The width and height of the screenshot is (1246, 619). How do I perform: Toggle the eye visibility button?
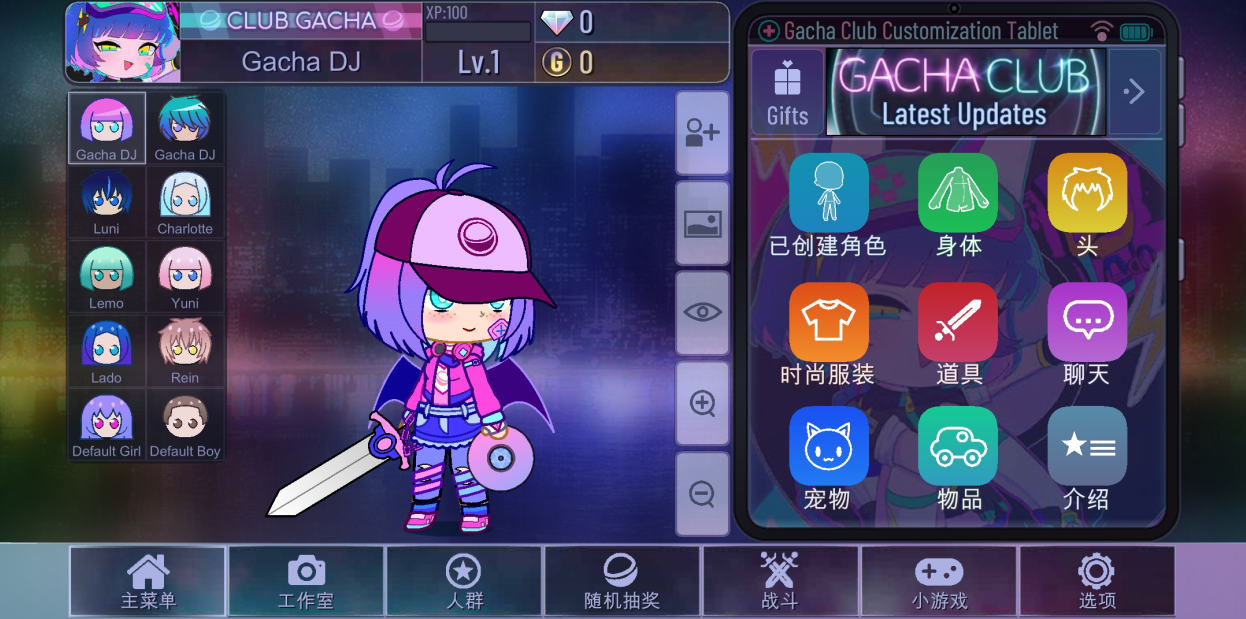click(x=702, y=312)
